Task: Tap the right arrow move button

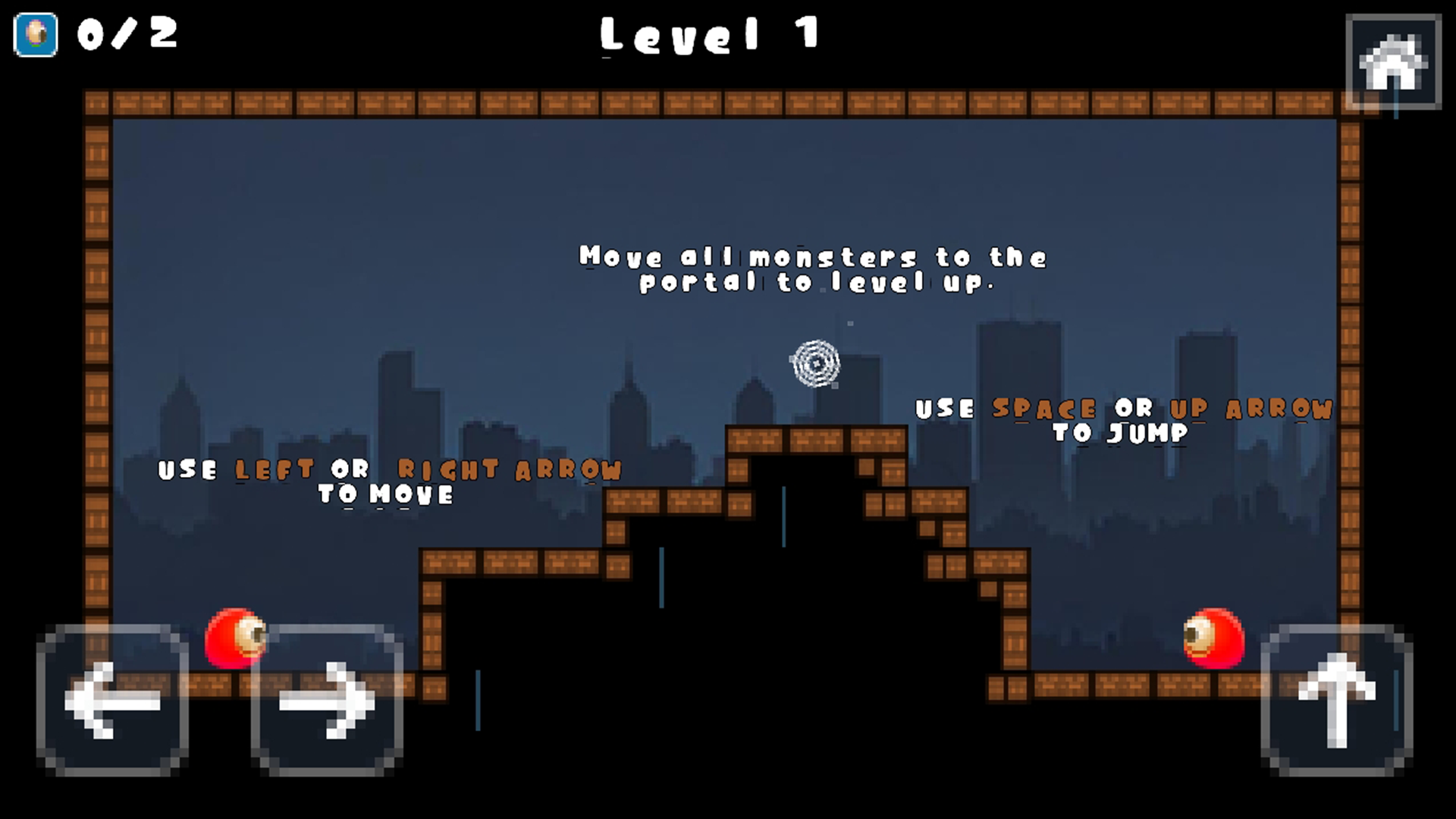Action: pyautogui.click(x=327, y=700)
